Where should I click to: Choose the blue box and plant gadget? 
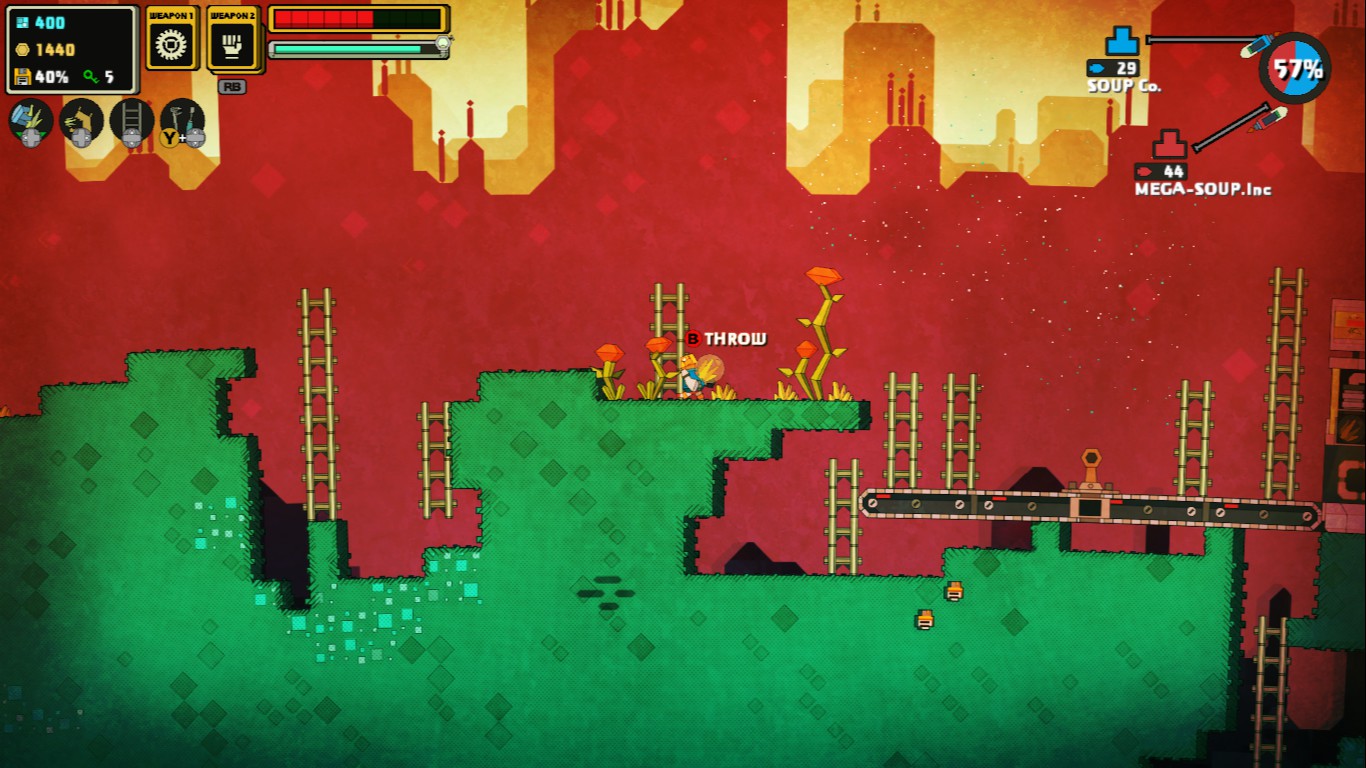tap(30, 119)
